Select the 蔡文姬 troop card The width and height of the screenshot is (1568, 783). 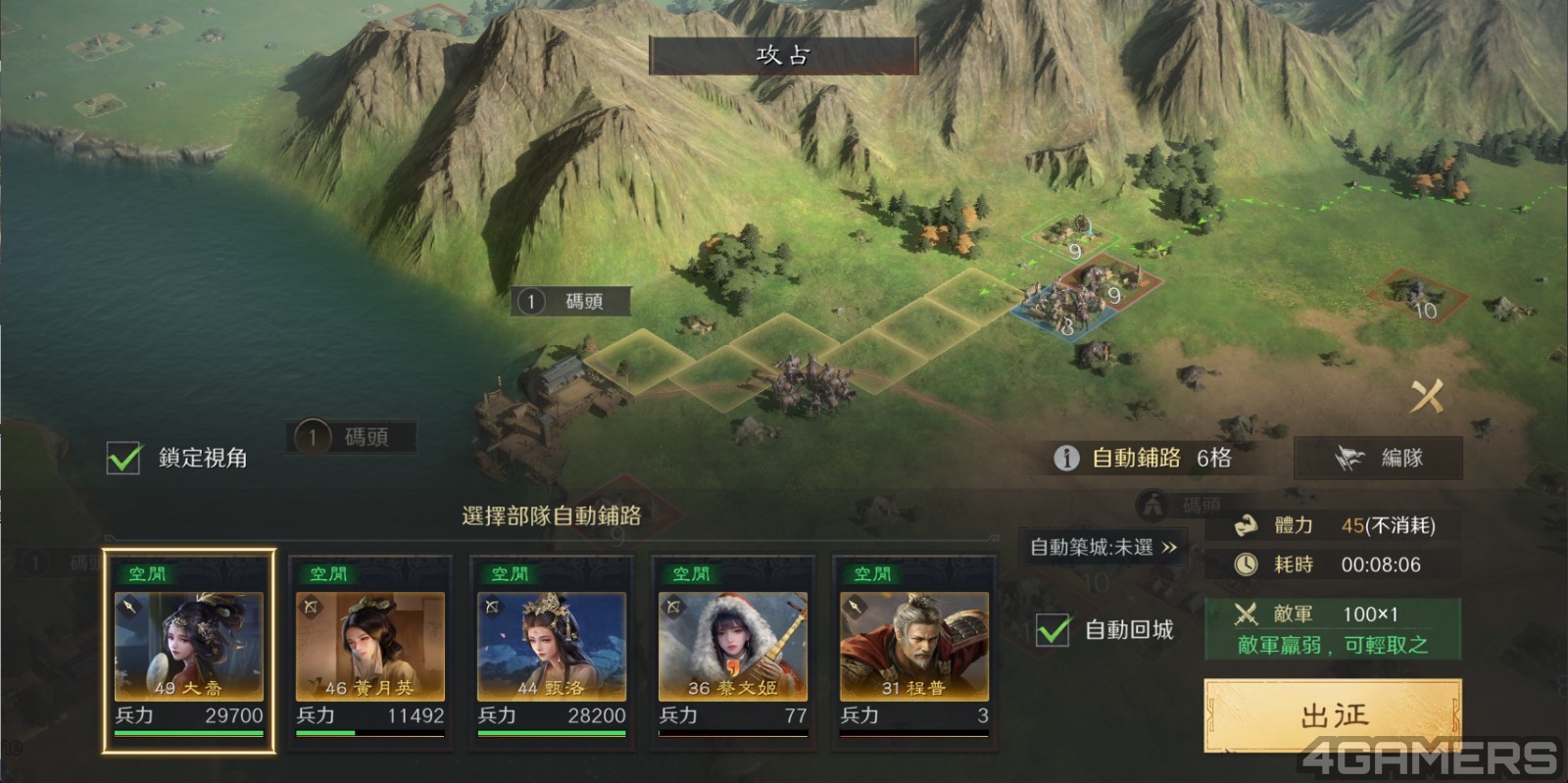732,649
